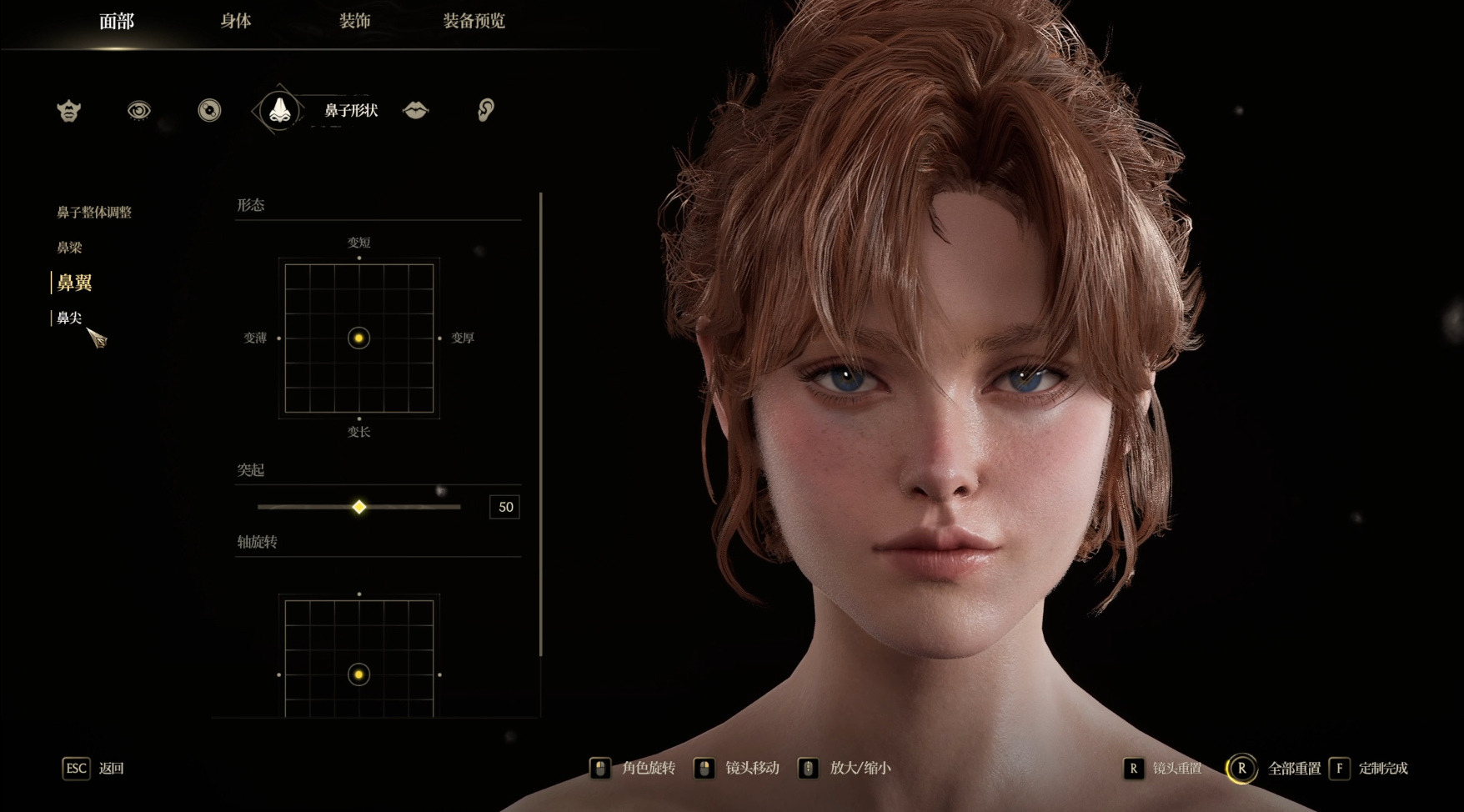Select 鼻子整体调整 overall nose adjustment
This screenshot has height=812, width=1464.
(x=94, y=213)
